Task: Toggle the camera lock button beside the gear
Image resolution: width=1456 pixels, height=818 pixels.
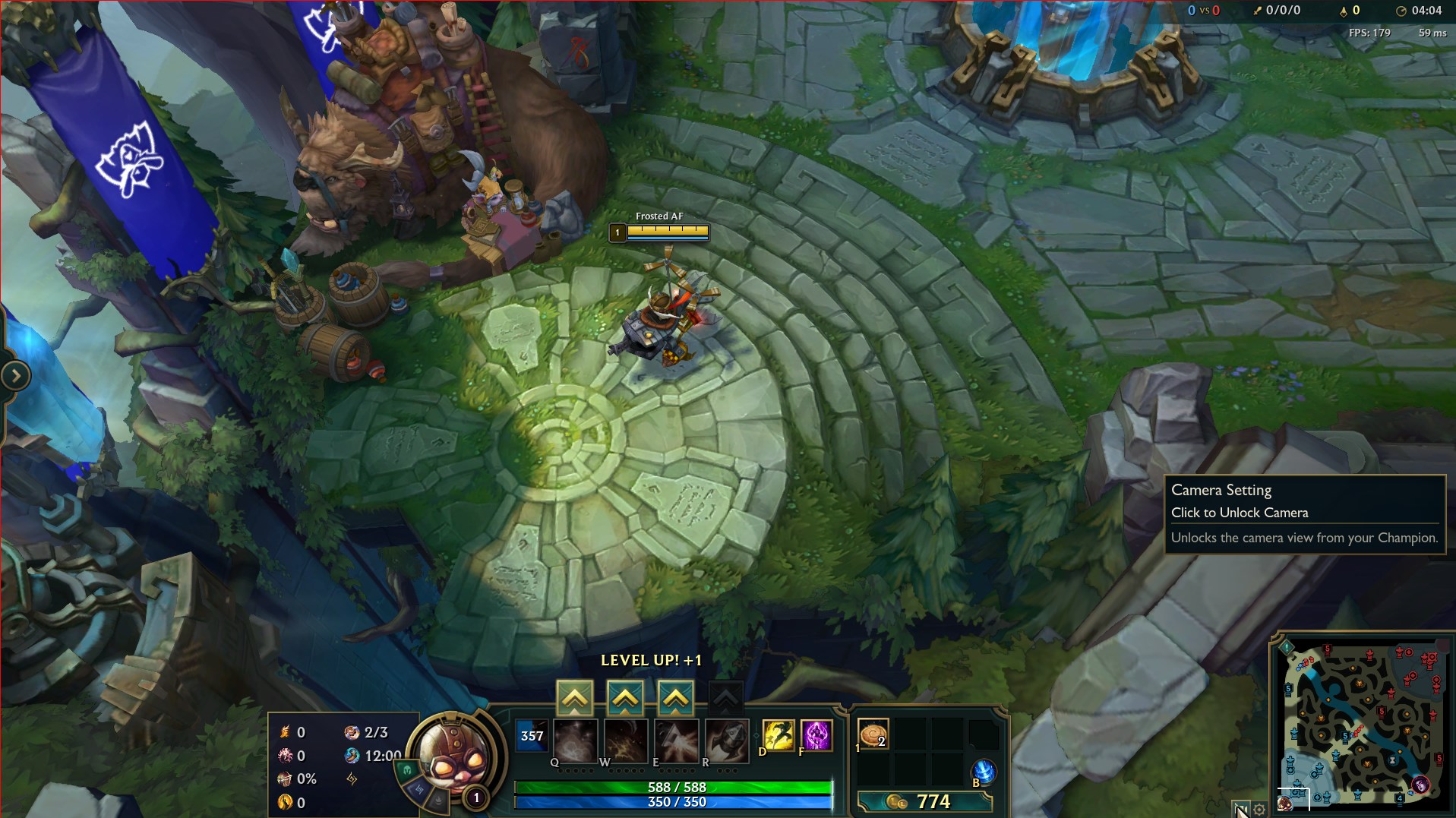Action: coord(1241,810)
